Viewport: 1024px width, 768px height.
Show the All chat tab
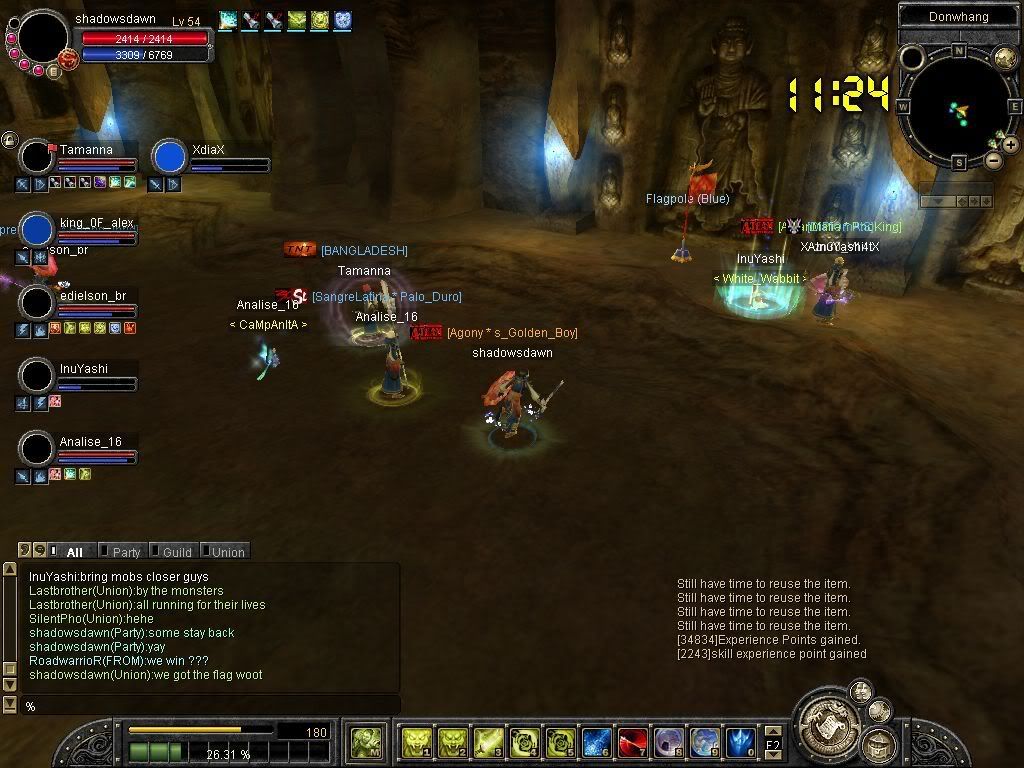click(74, 552)
